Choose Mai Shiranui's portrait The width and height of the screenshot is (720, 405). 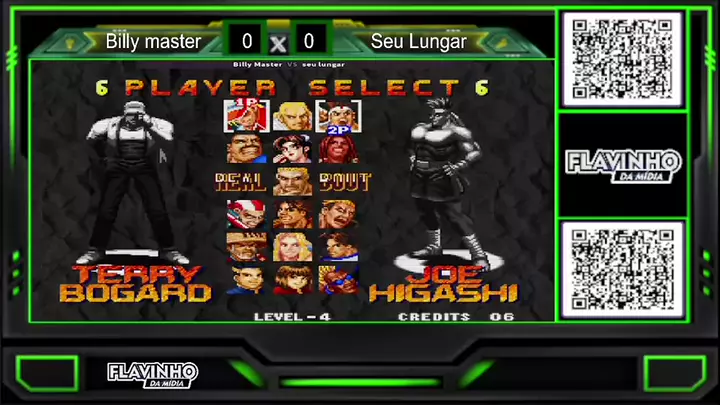[x=292, y=149]
